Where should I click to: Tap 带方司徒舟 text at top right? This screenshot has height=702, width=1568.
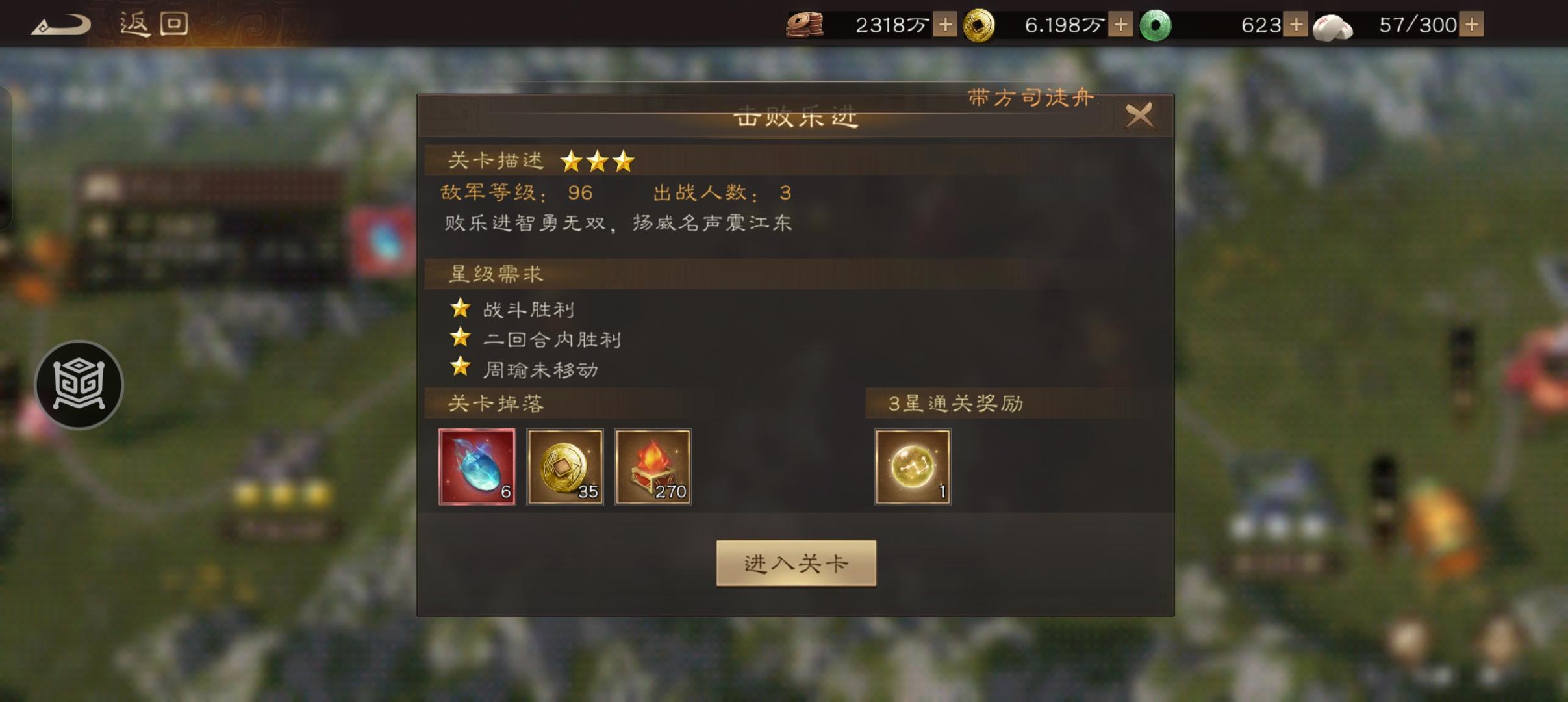pyautogui.click(x=1030, y=99)
